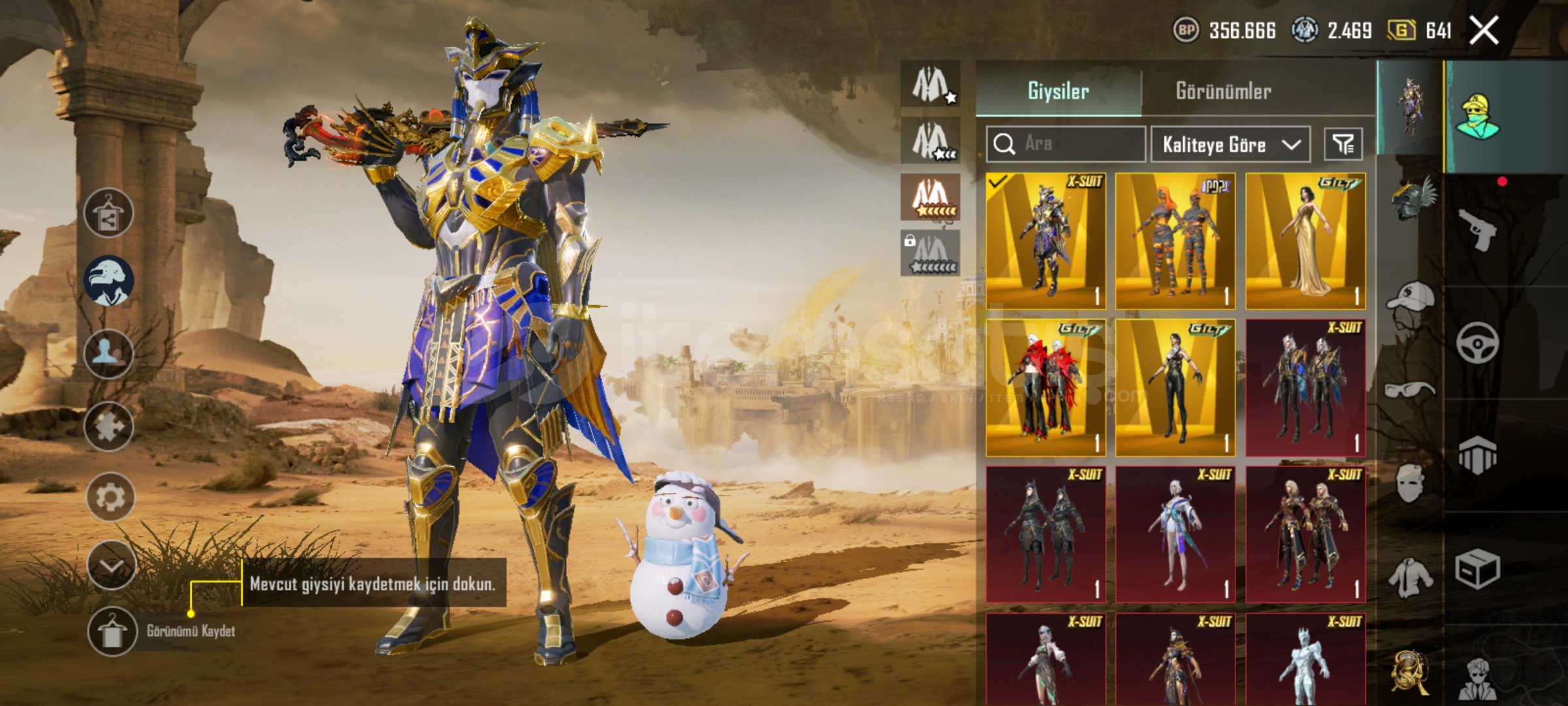Select the equipped pharaoh X-Suit outfit
The image size is (1568, 706).
[x=1045, y=241]
